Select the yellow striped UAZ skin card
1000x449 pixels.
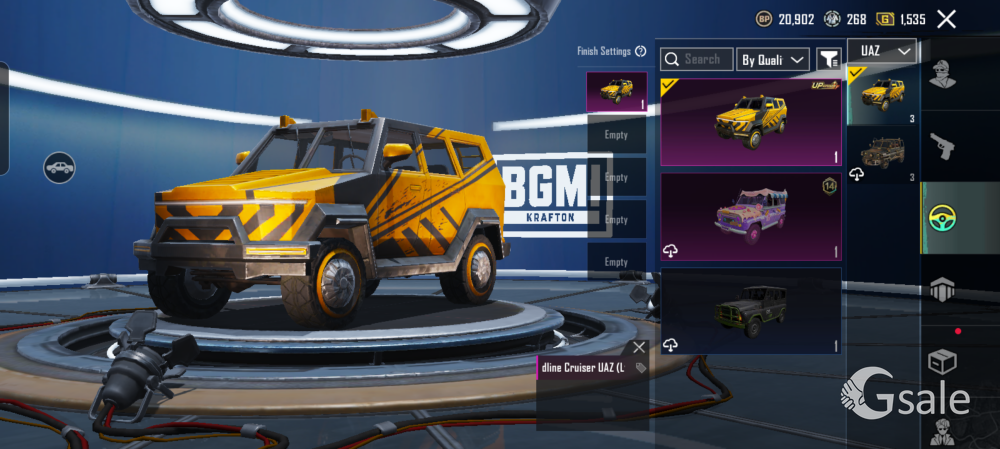[x=750, y=121]
